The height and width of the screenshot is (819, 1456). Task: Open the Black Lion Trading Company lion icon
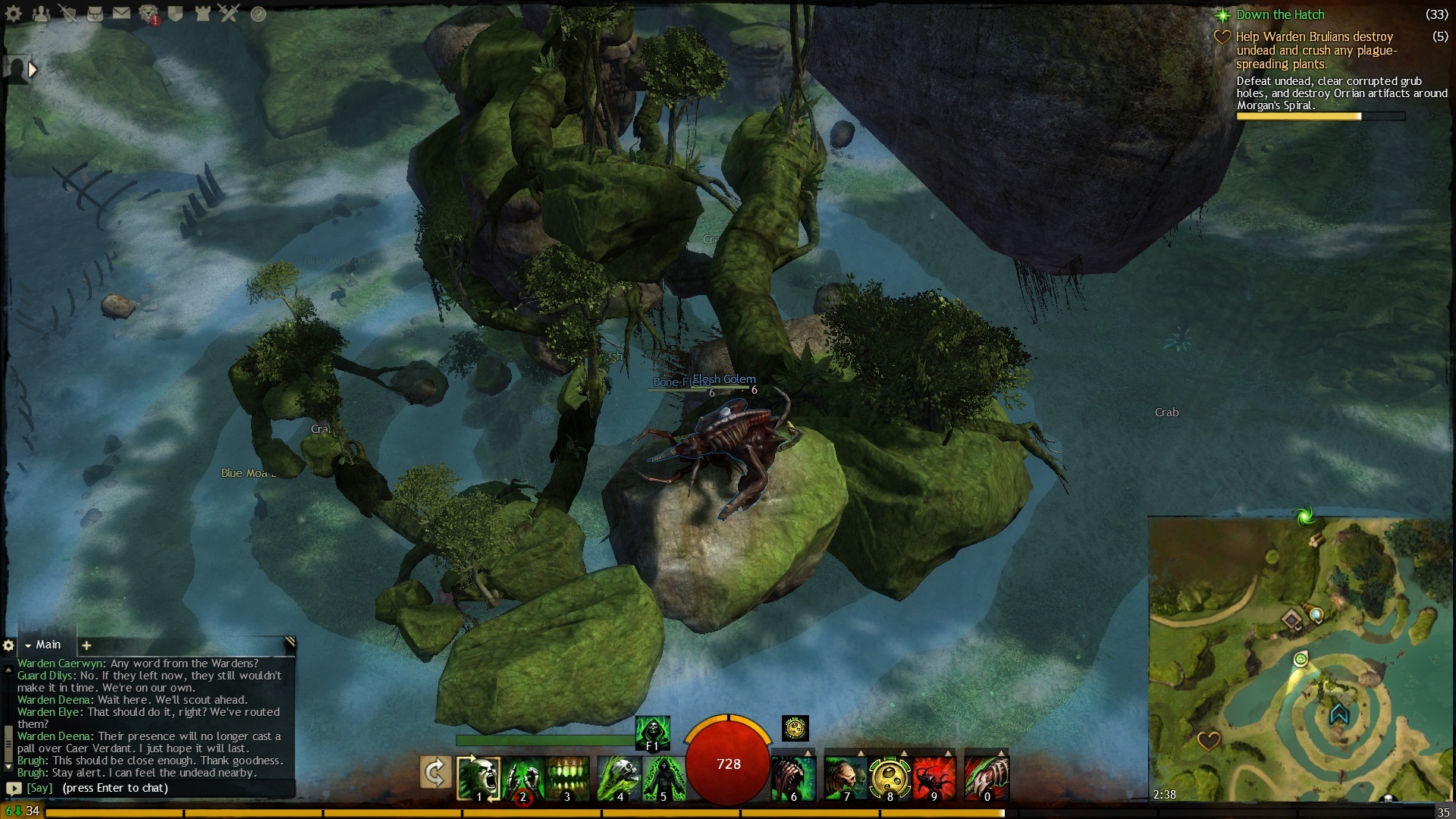click(149, 14)
